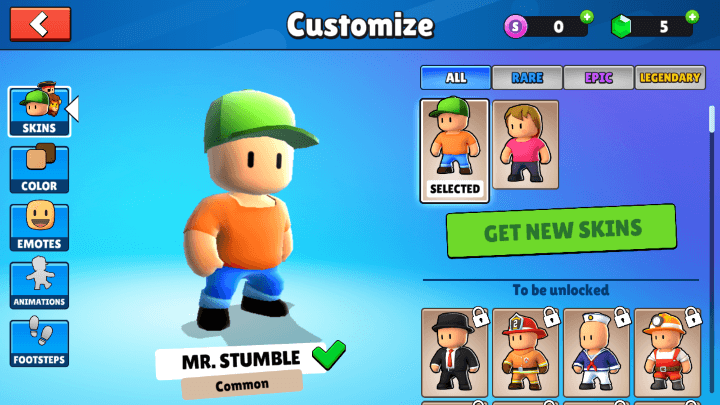Viewport: 720px width, 405px height.
Task: Switch to the Rare skins filter
Action: point(527,77)
